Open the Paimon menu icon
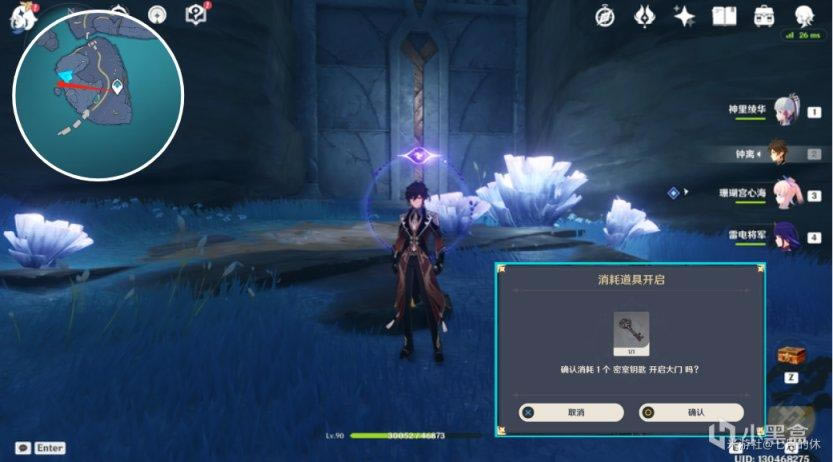Viewport: 833px width, 462px height. coord(22,17)
